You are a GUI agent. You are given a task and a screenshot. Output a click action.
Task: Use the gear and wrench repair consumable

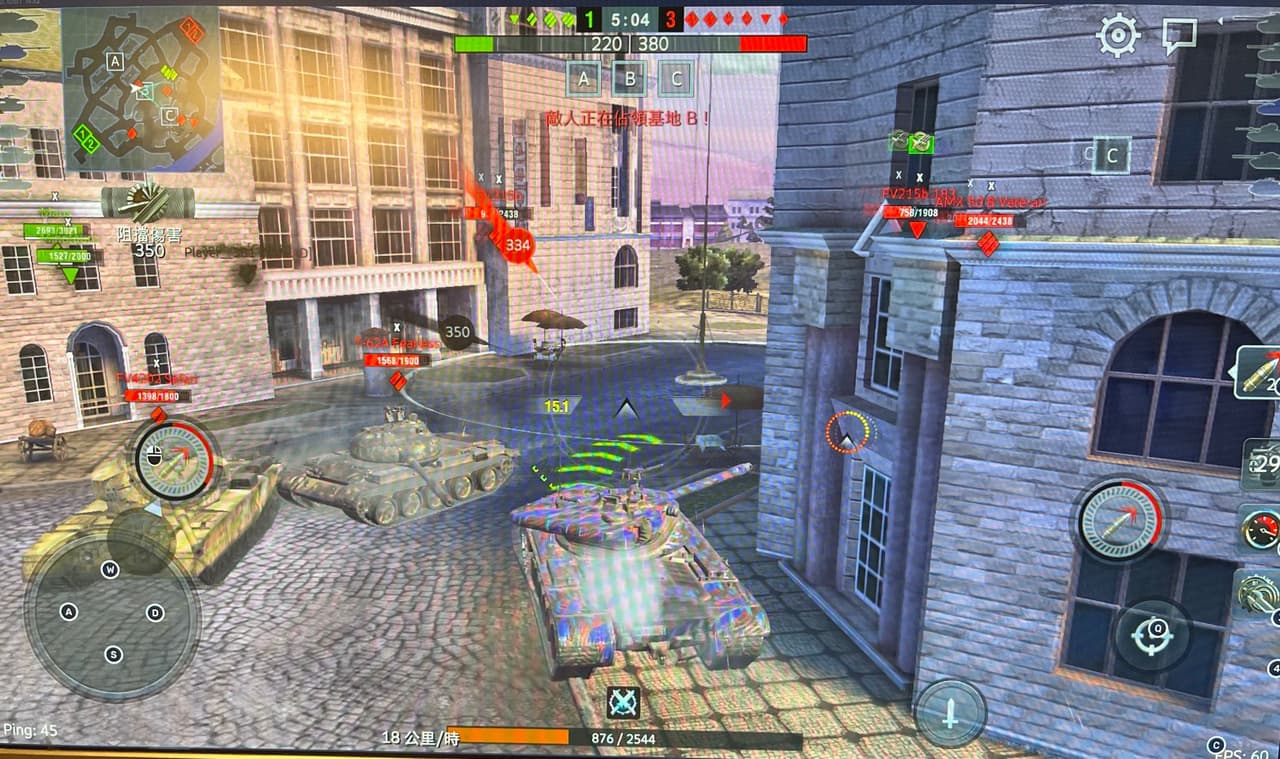click(x=1259, y=592)
